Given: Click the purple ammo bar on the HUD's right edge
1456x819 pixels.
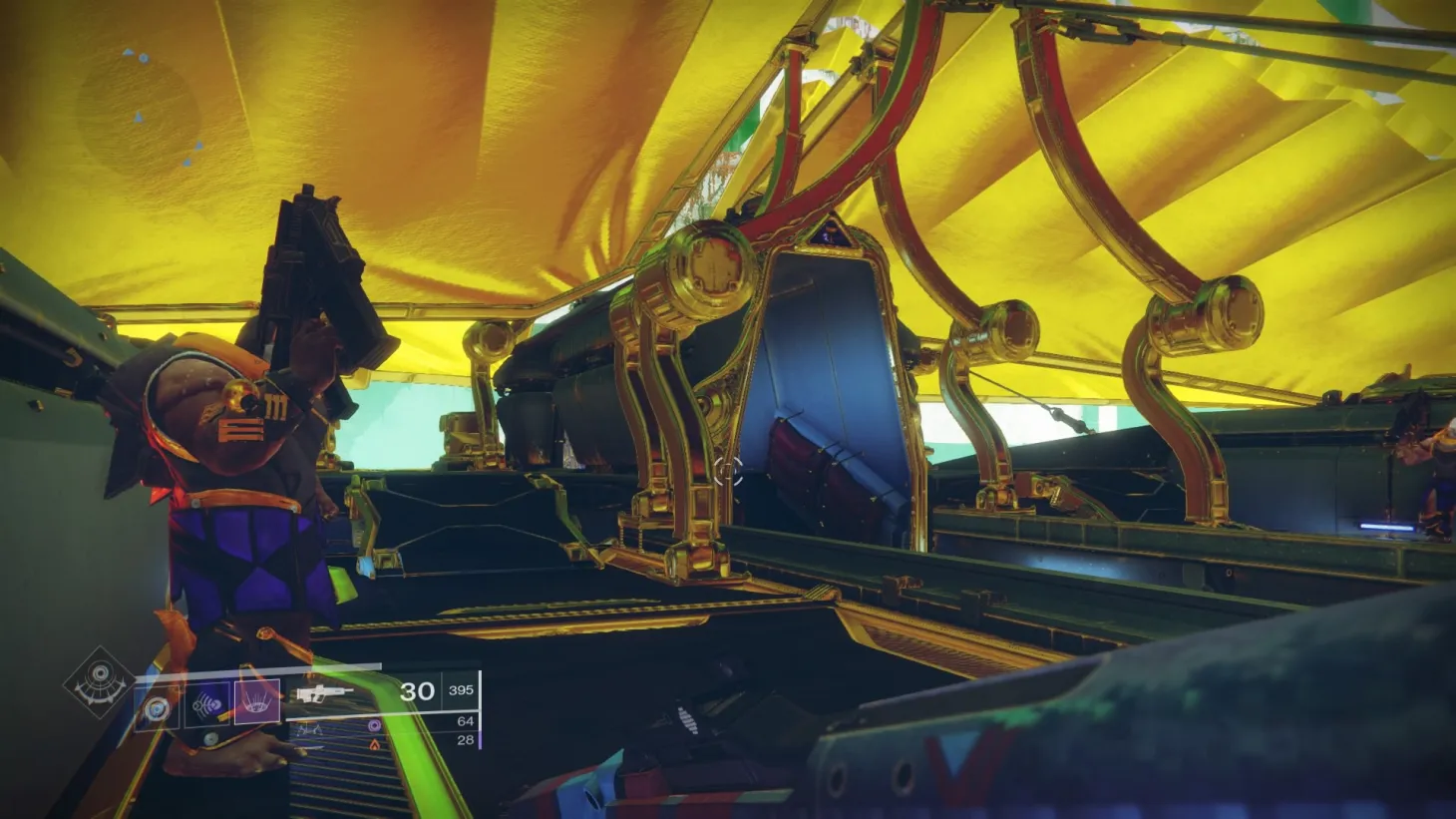Looking at the screenshot, I should coord(481,738).
